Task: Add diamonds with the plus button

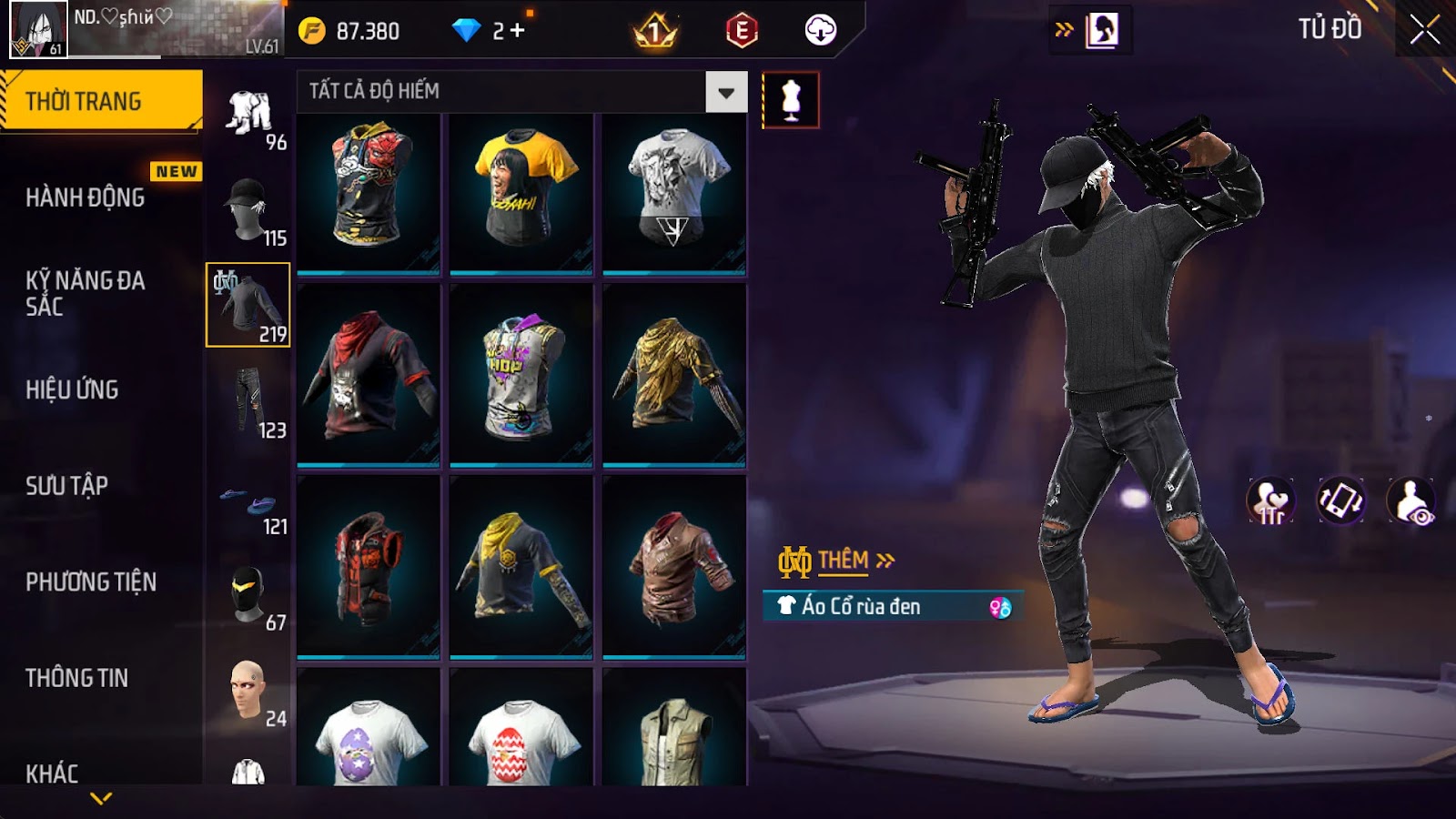Action: coord(518,31)
